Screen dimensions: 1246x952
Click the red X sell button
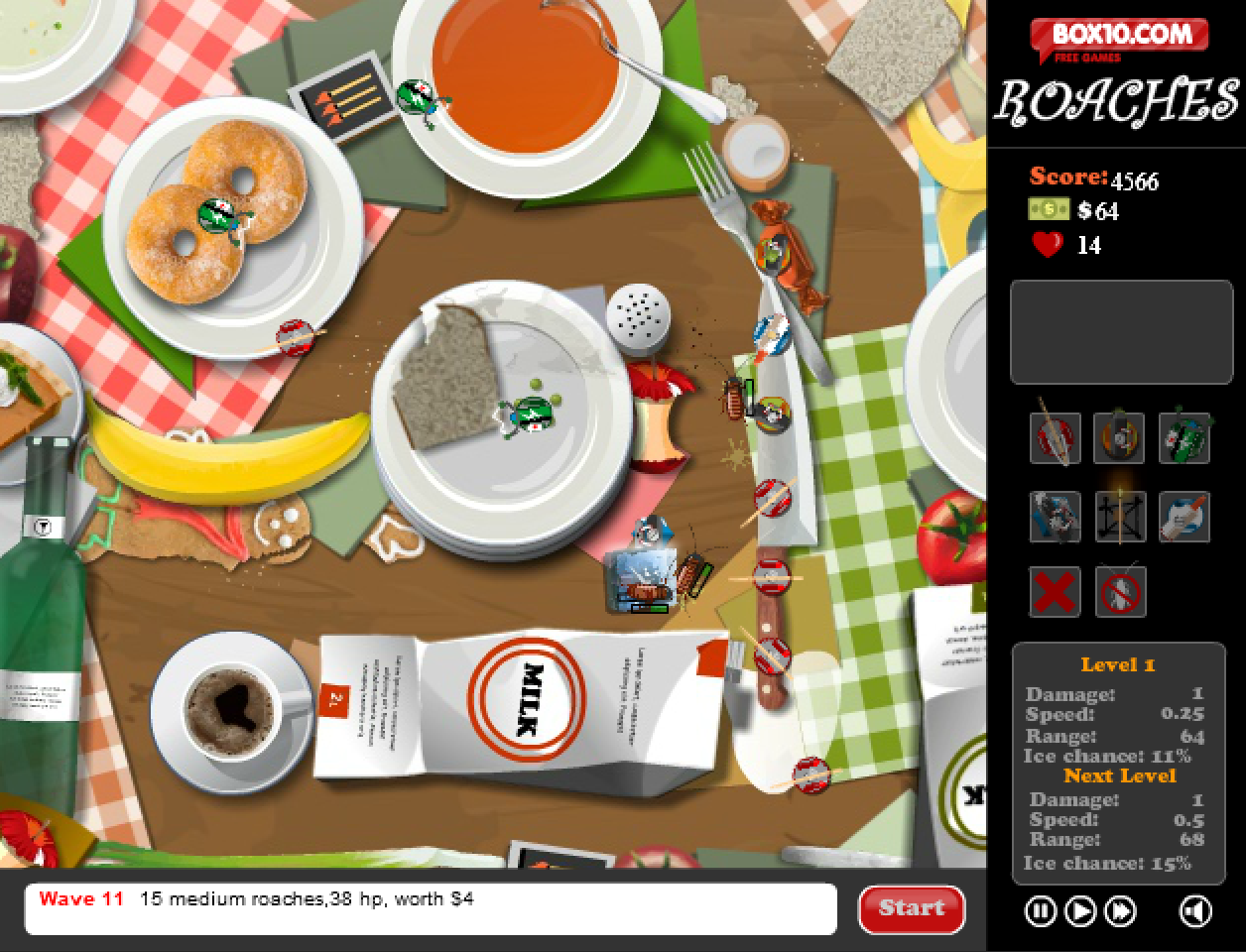coord(1055,593)
